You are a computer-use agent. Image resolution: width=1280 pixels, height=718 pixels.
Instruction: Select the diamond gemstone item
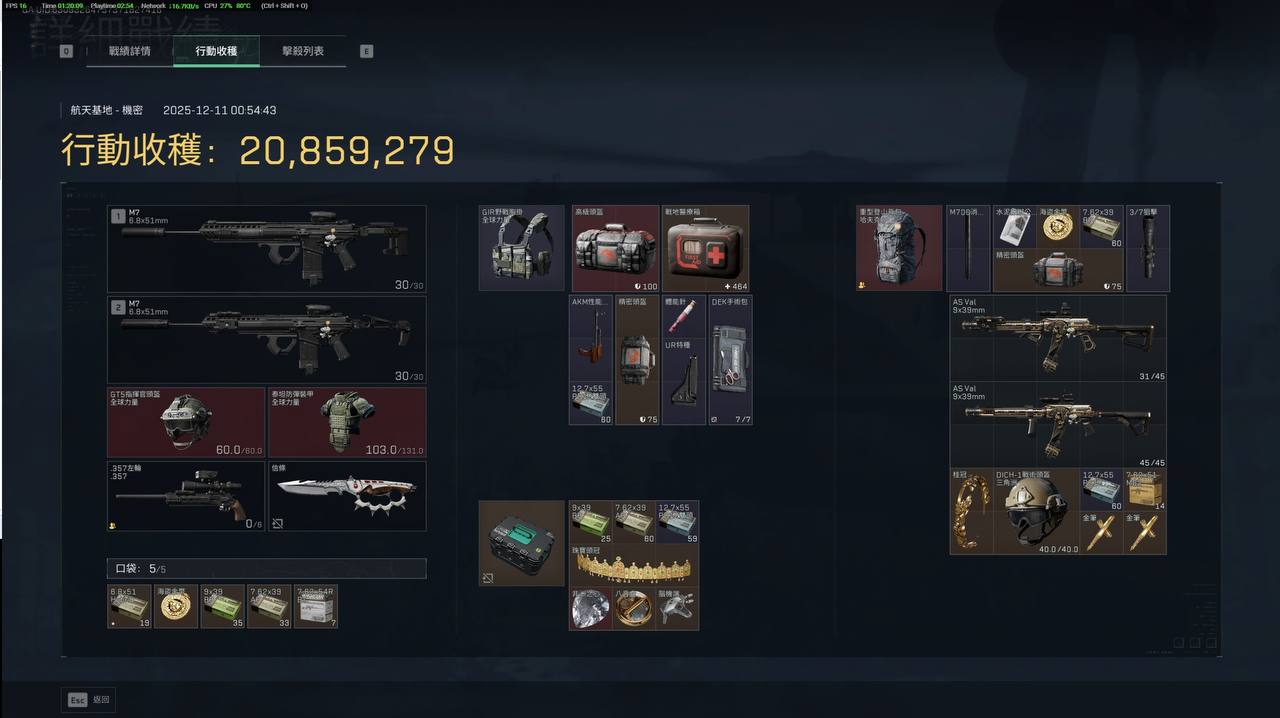590,608
